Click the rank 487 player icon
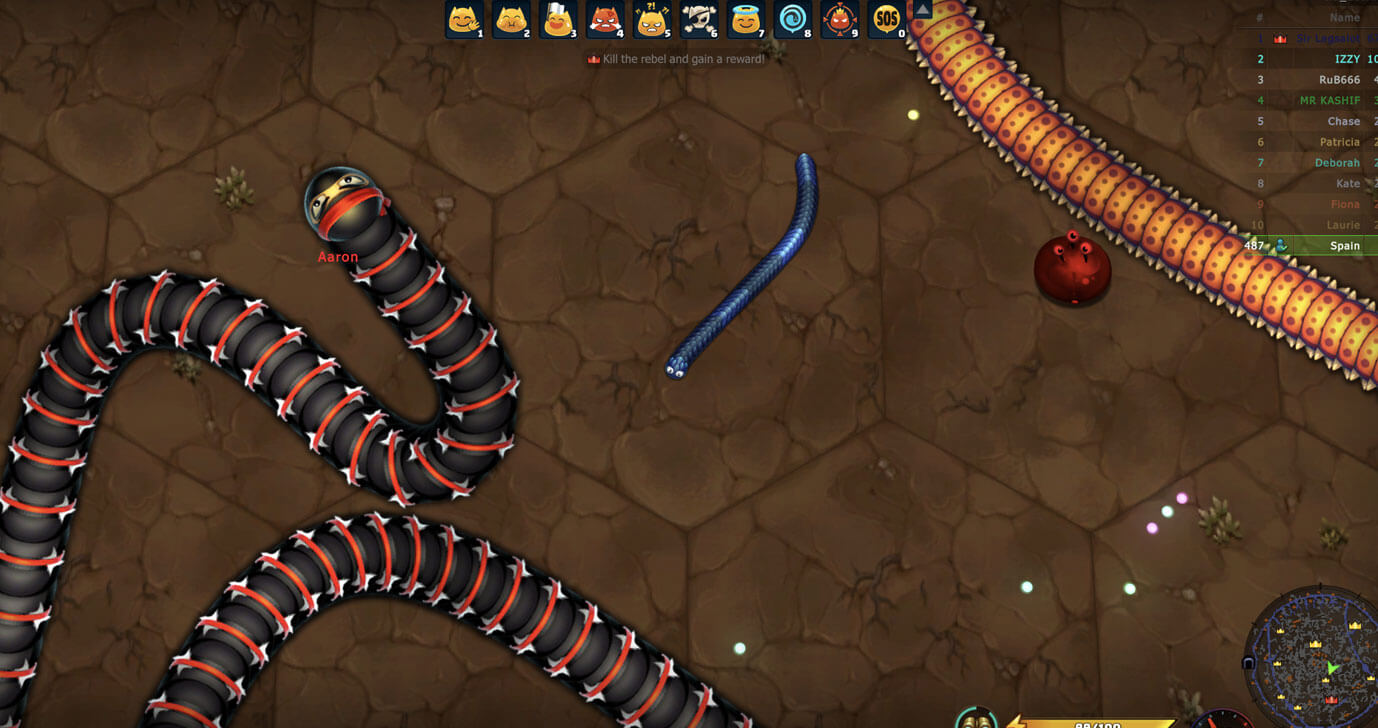The width and height of the screenshot is (1378, 728). (x=1283, y=246)
